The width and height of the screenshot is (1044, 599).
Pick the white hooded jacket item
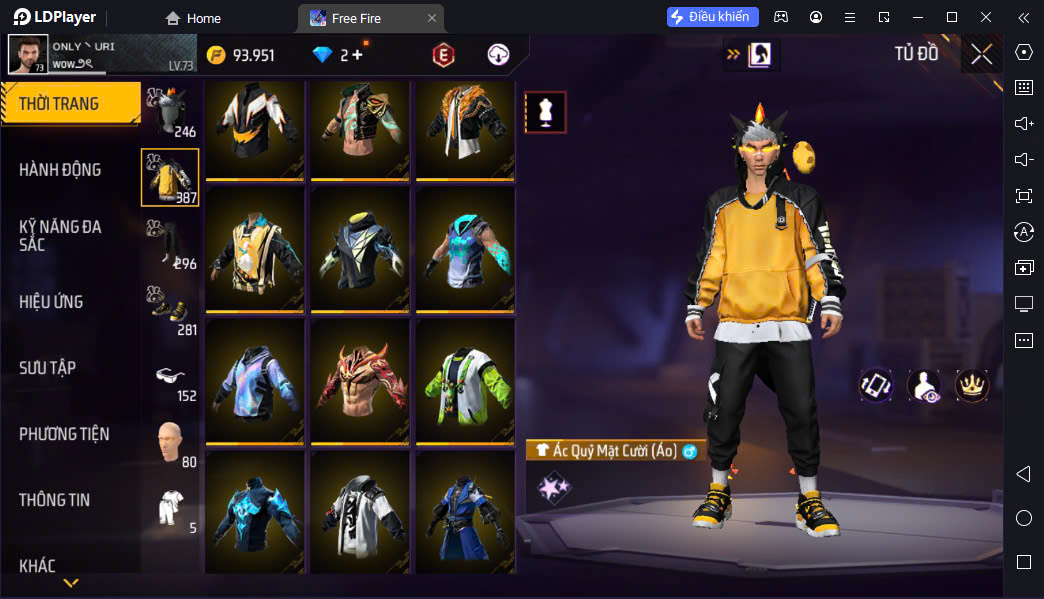(x=360, y=510)
